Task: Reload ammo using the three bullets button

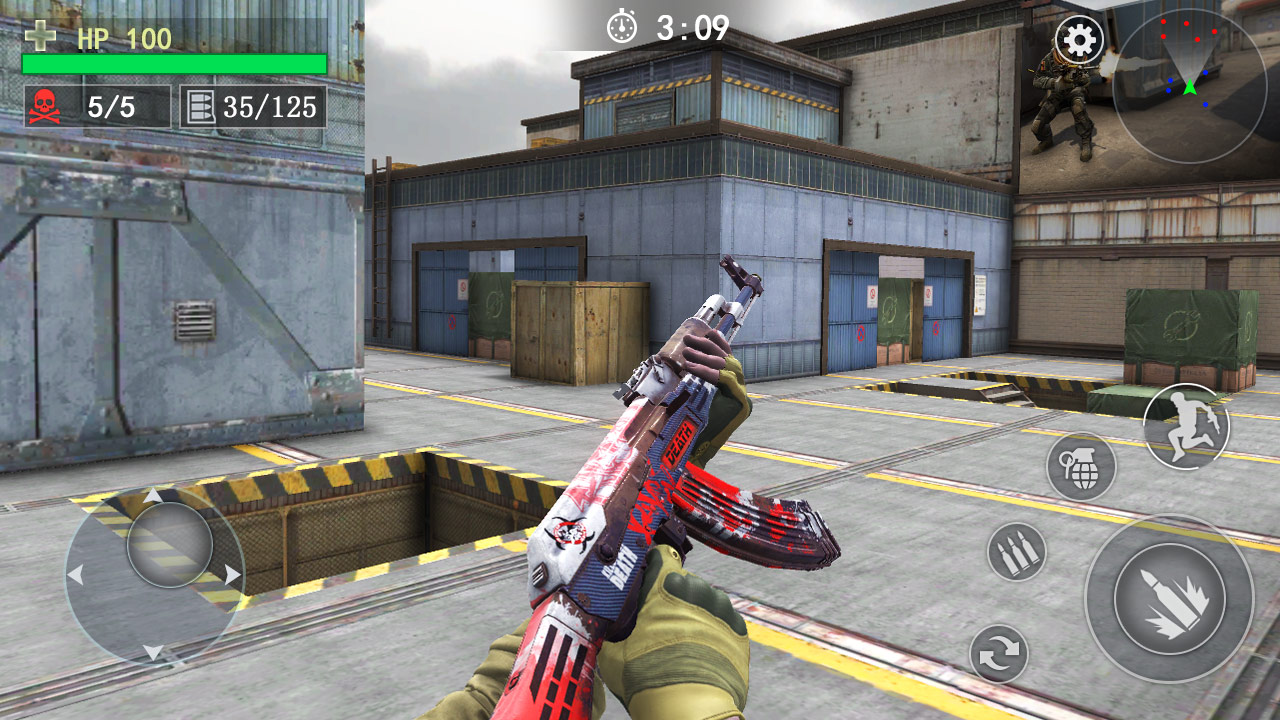Action: [x=1017, y=552]
